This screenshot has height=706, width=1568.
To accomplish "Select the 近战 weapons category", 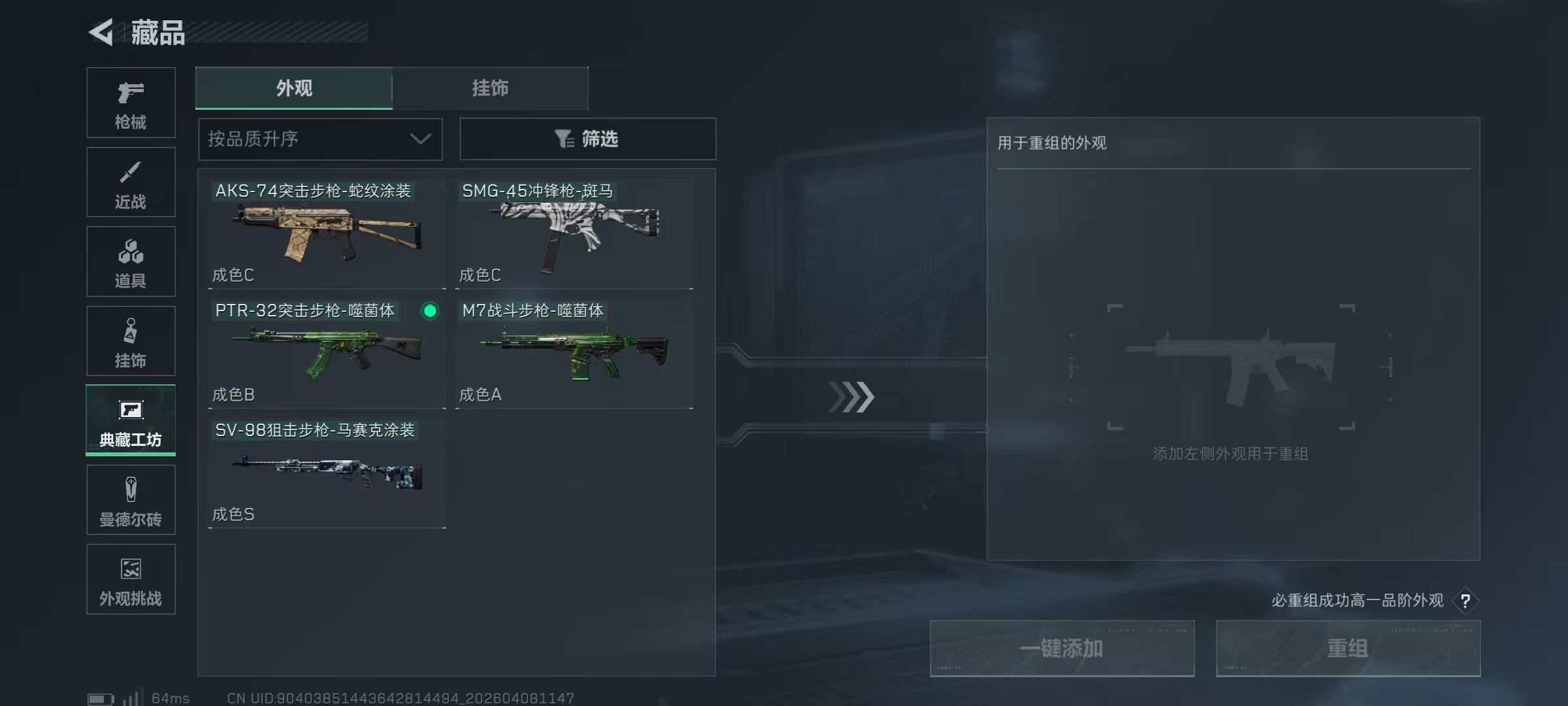I will 131,182.
